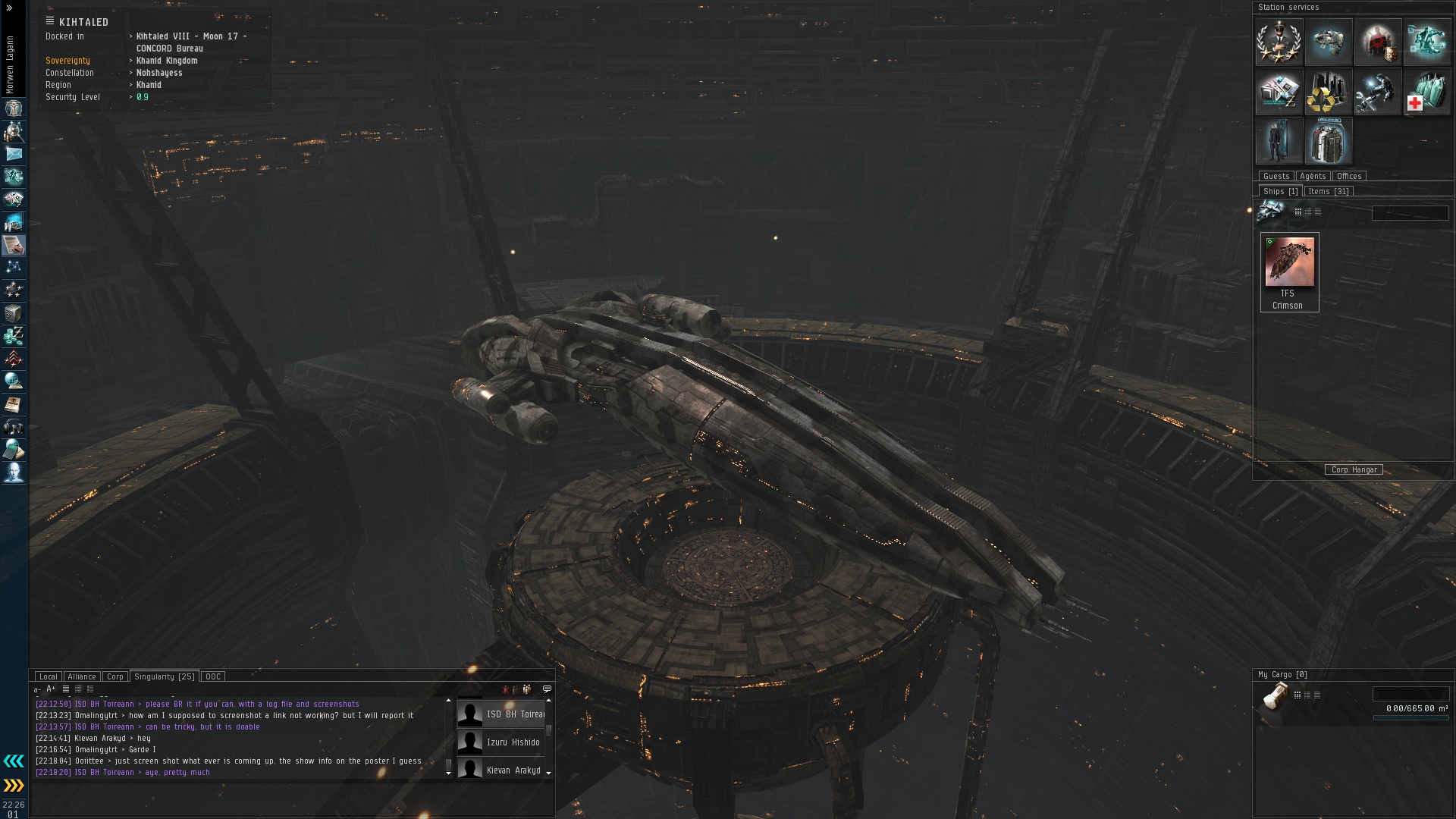Switch to the Agents tab
1456x819 pixels.
pyautogui.click(x=1313, y=176)
